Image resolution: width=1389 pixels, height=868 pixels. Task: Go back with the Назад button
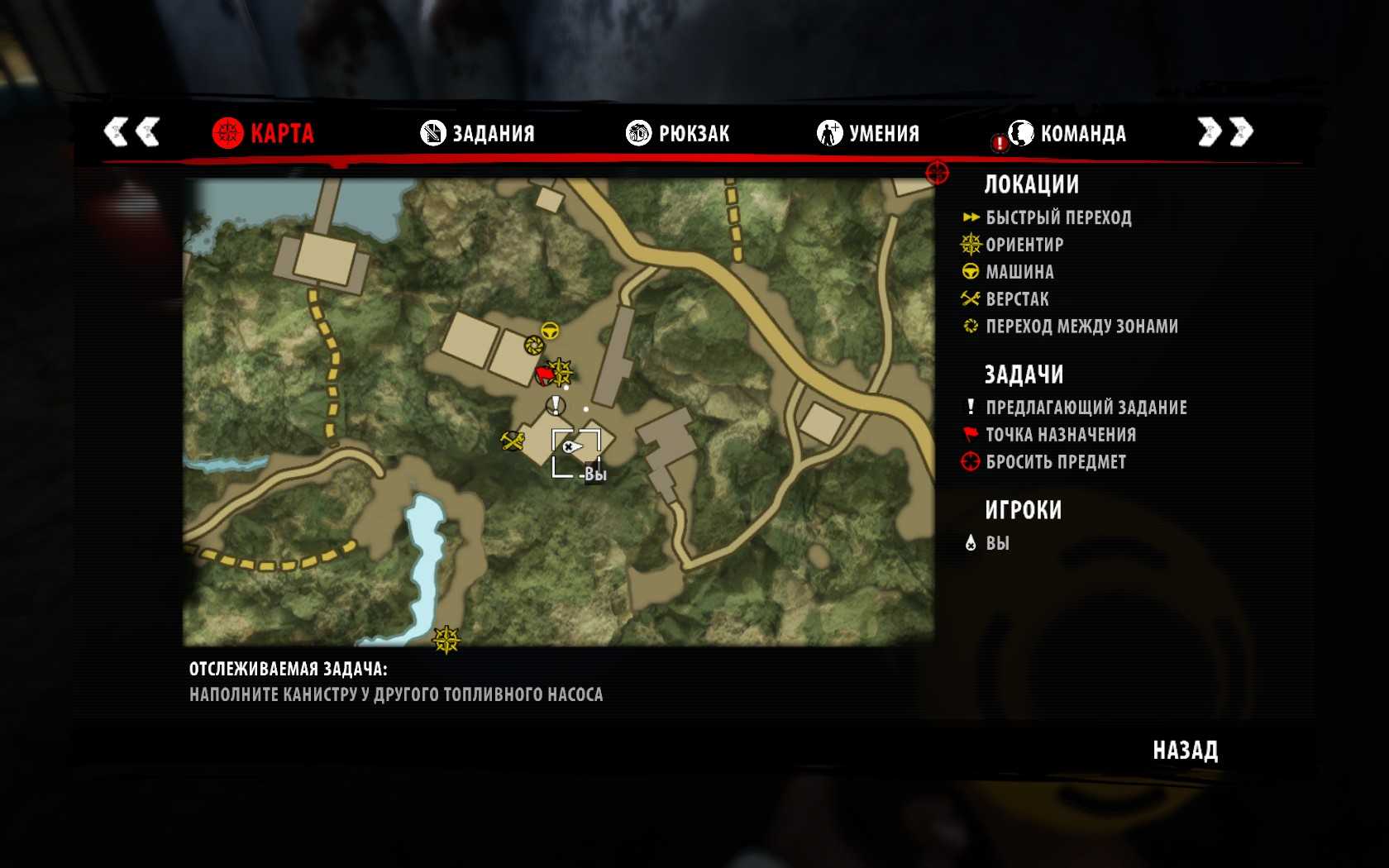[x=1185, y=750]
